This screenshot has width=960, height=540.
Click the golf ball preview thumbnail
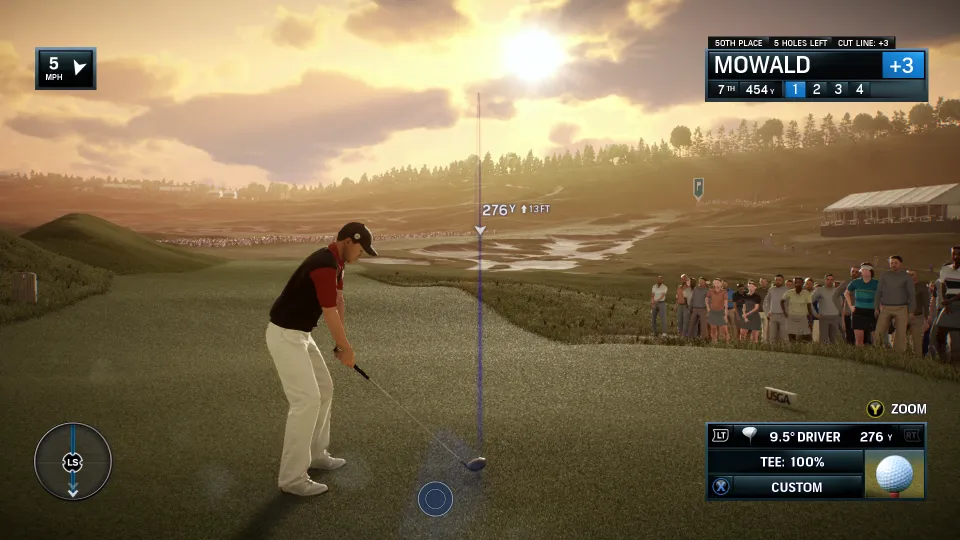(894, 474)
